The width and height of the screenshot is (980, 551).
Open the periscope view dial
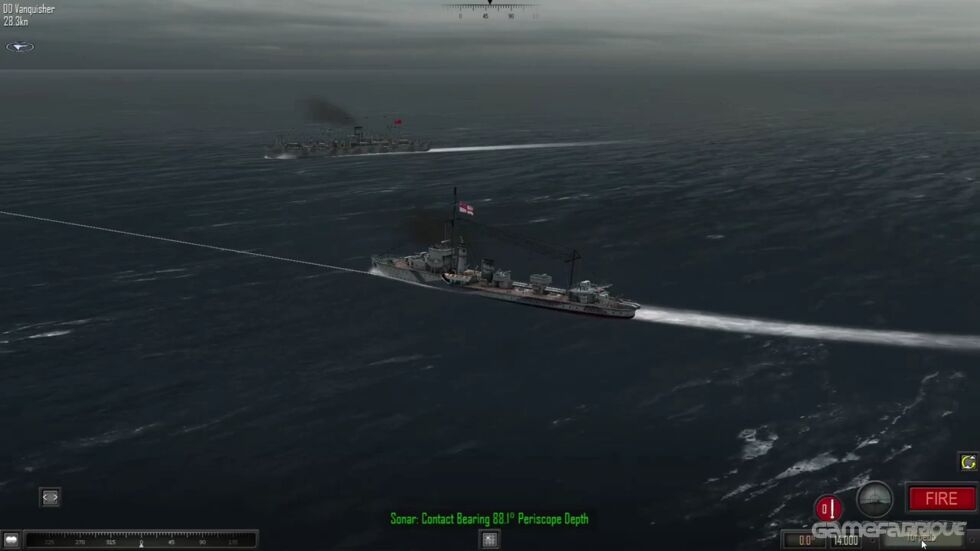point(875,498)
